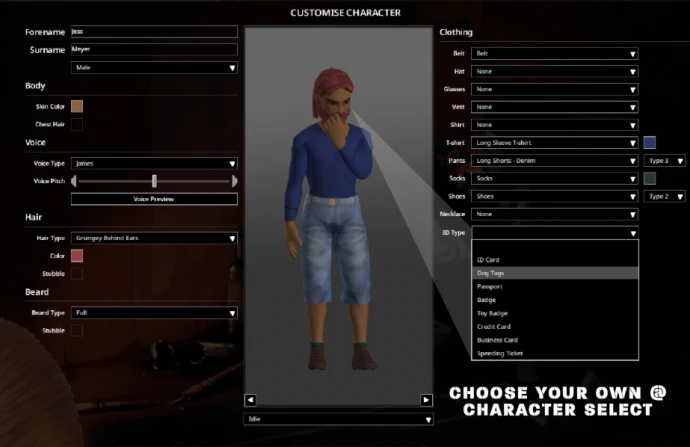Image resolution: width=690 pixels, height=447 pixels.
Task: Open the Beard Type dropdown showing Full
Action: click(154, 312)
